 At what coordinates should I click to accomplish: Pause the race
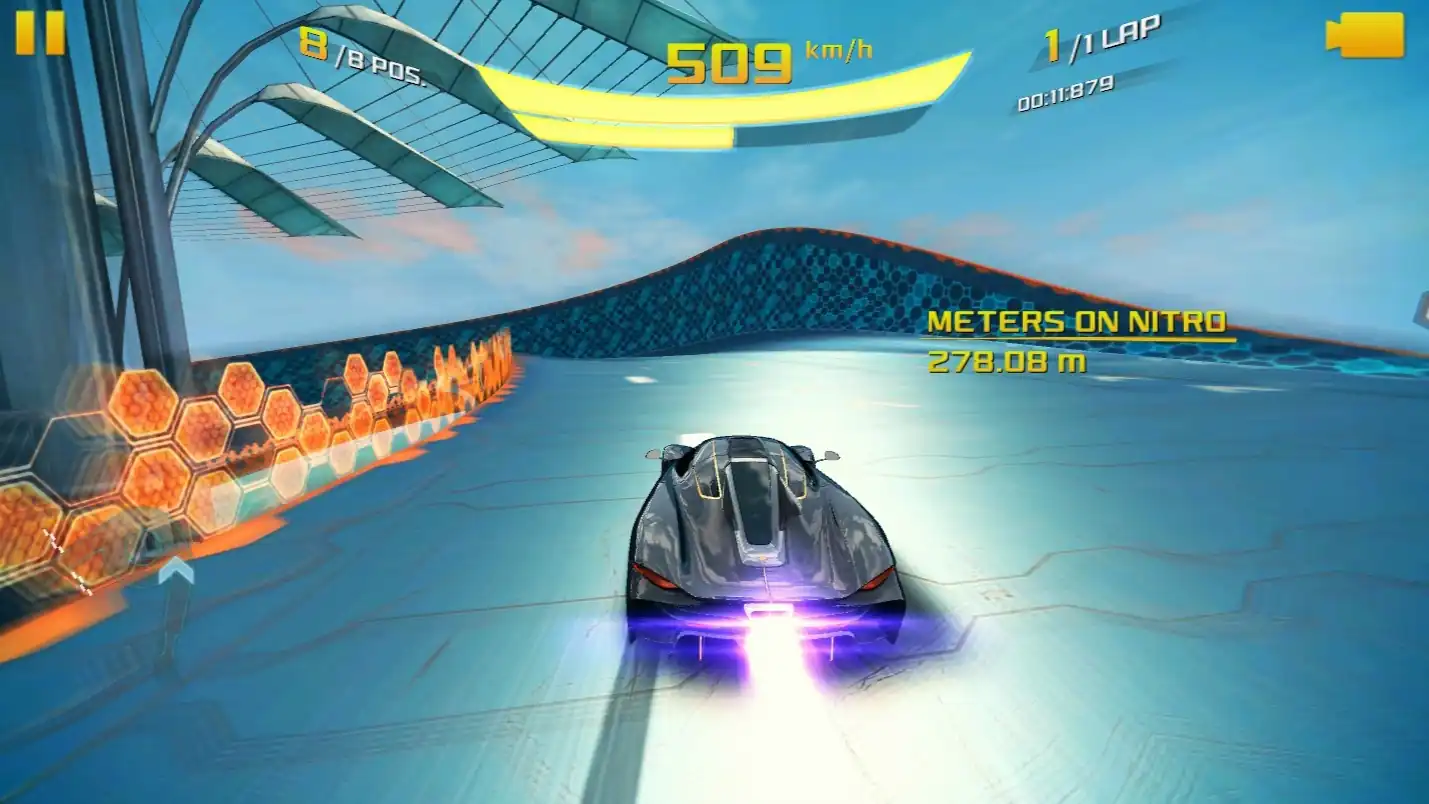tap(40, 33)
